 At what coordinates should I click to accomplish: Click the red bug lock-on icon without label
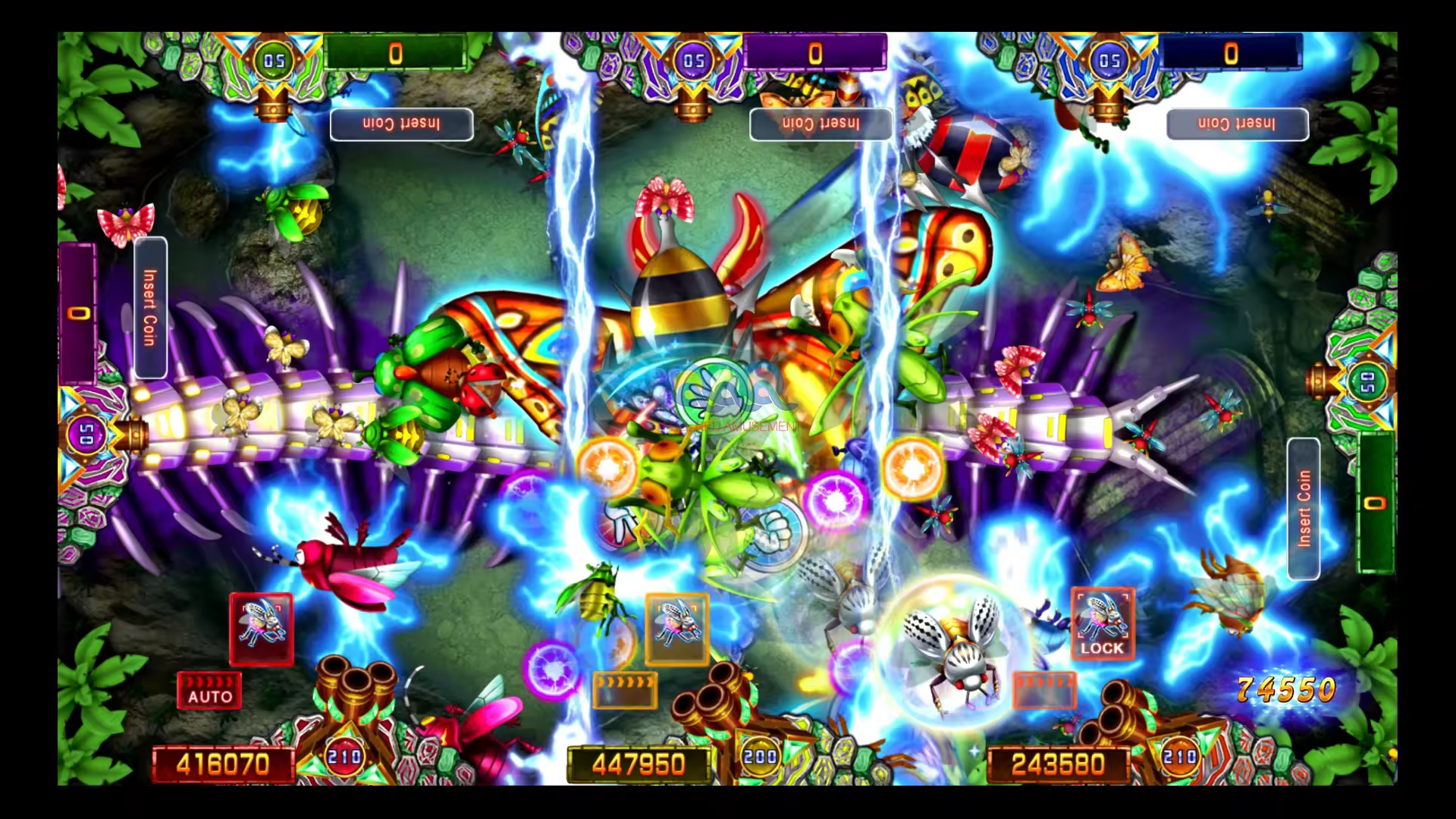click(x=261, y=629)
